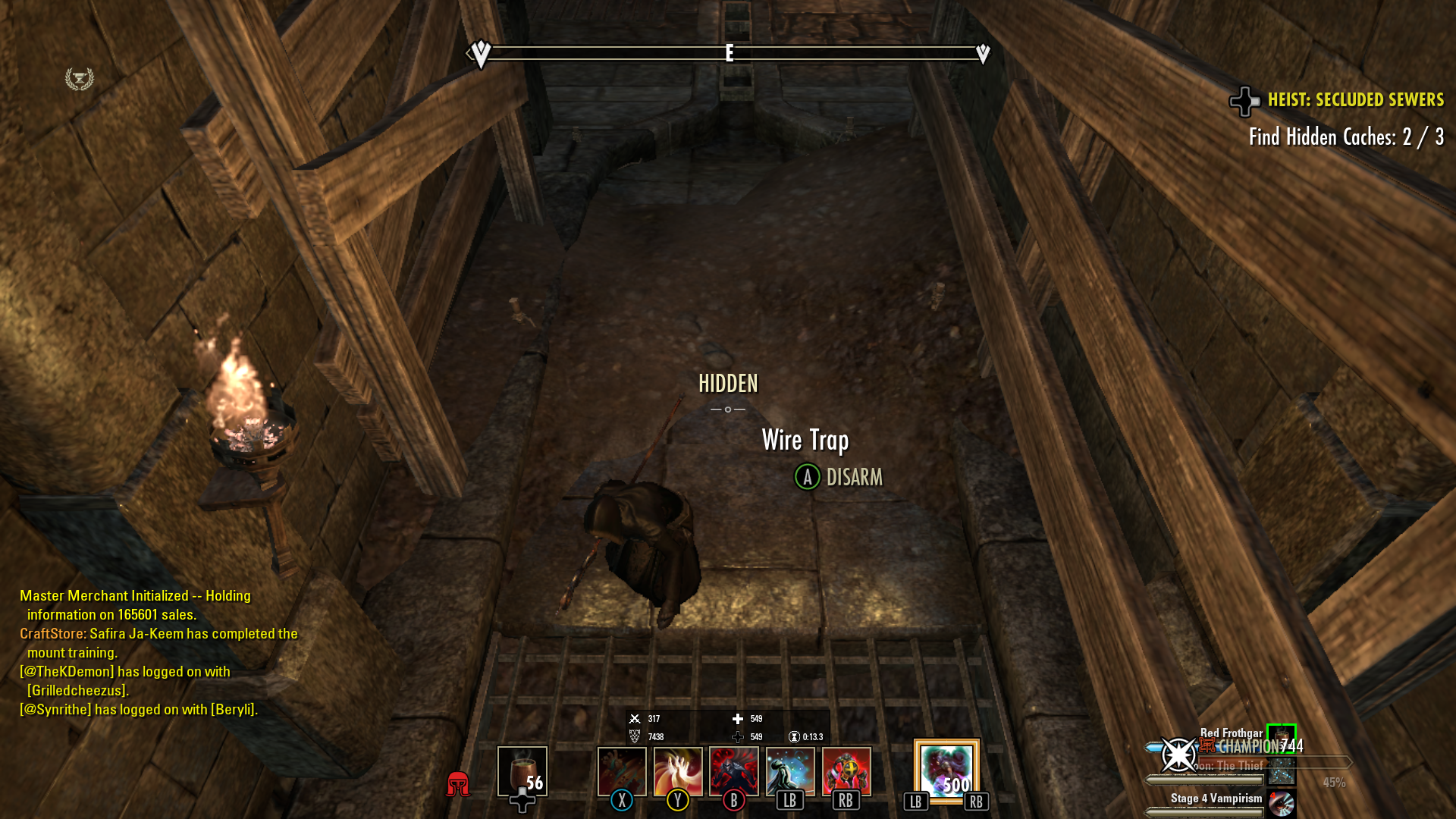The width and height of the screenshot is (1456, 819).
Task: Select the X ability on the action bar
Action: click(622, 772)
